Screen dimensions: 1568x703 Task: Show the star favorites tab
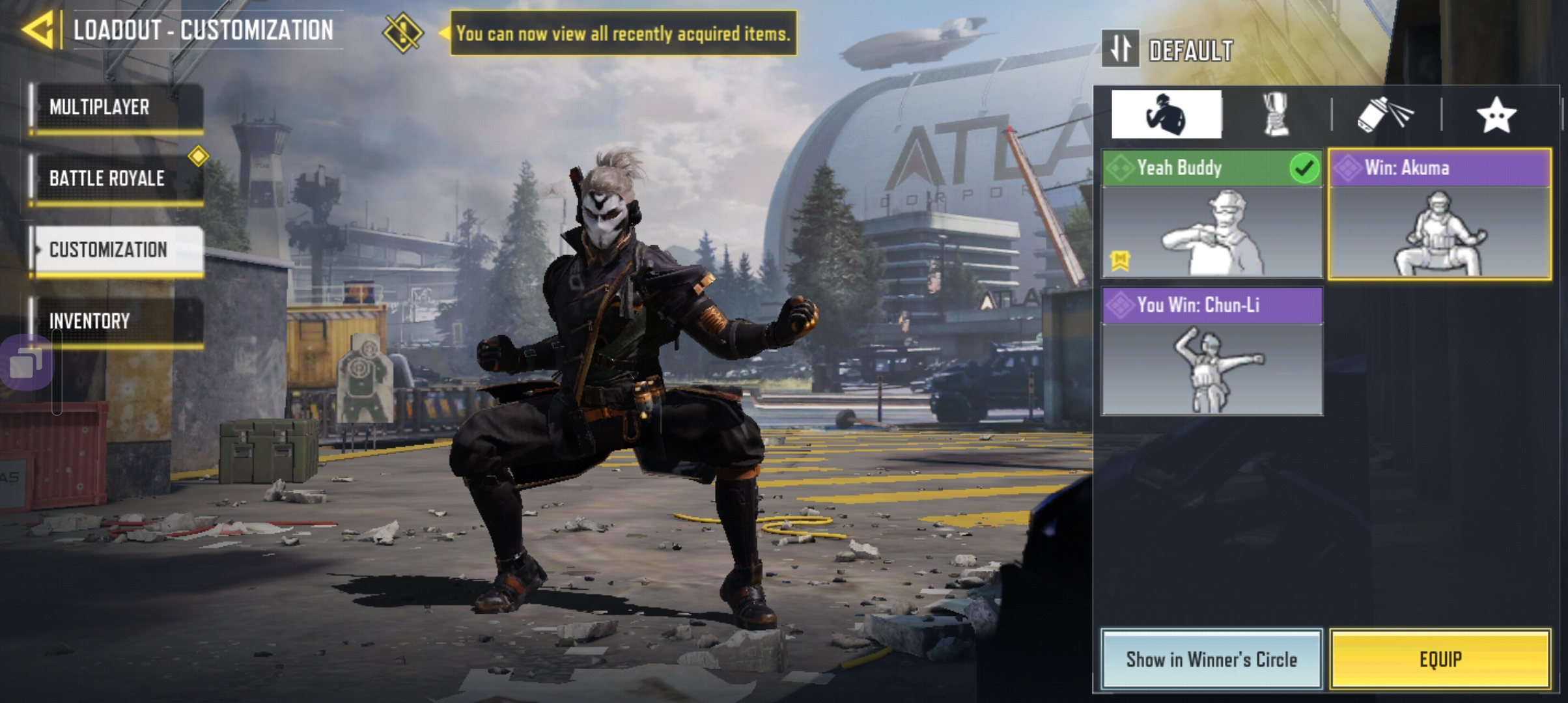(1496, 115)
